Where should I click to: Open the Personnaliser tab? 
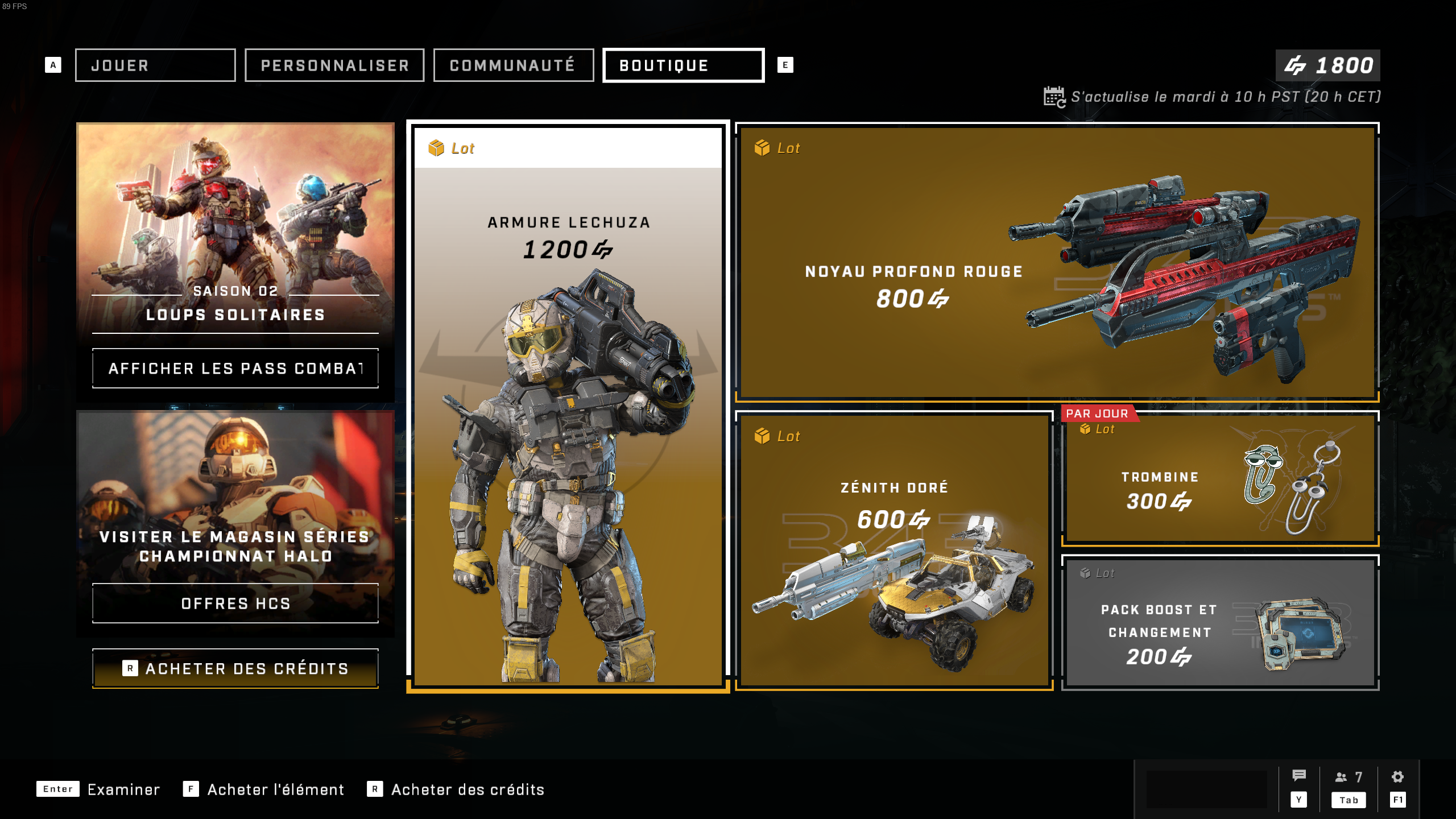334,65
